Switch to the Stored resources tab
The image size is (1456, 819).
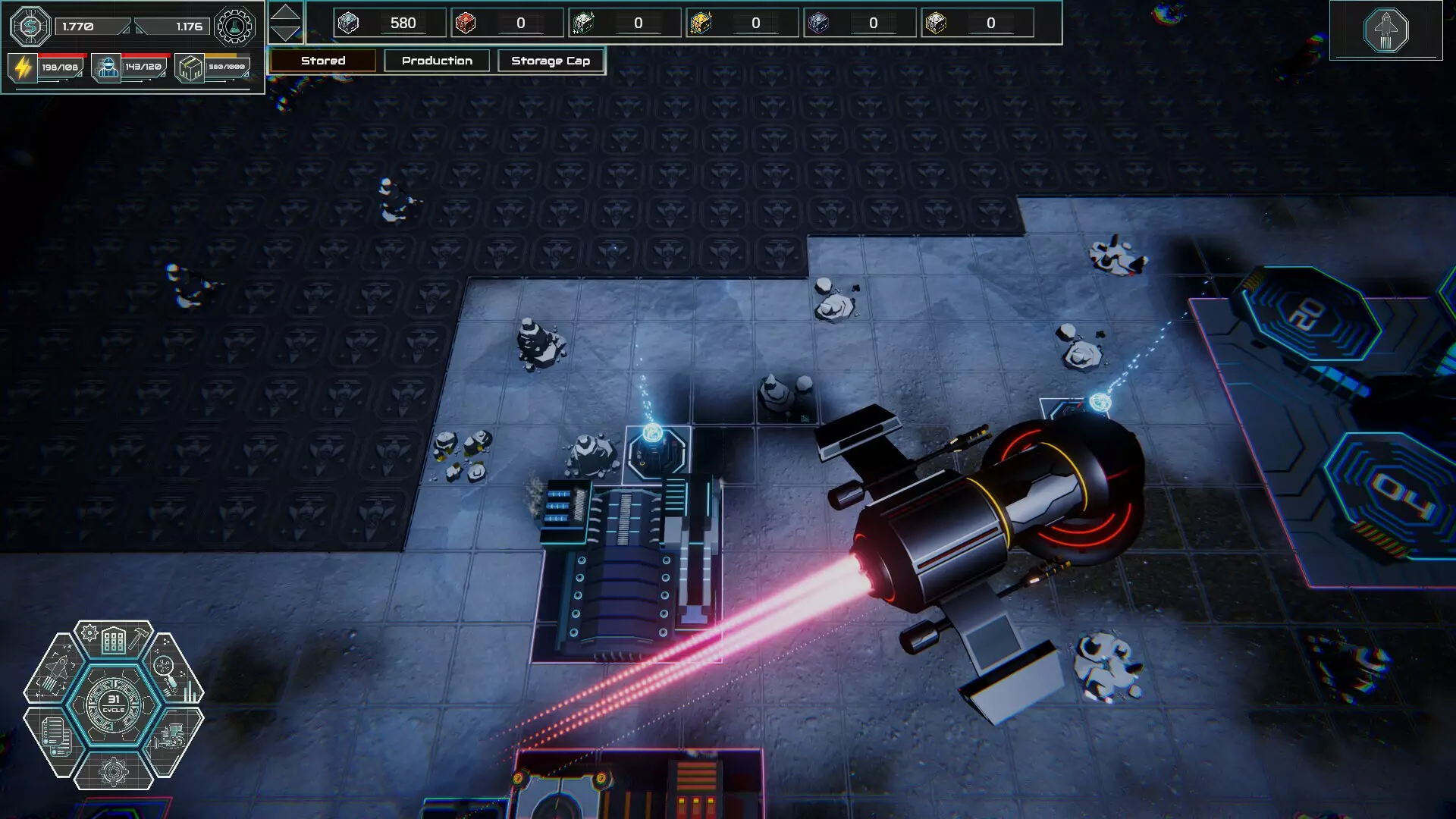point(323,61)
